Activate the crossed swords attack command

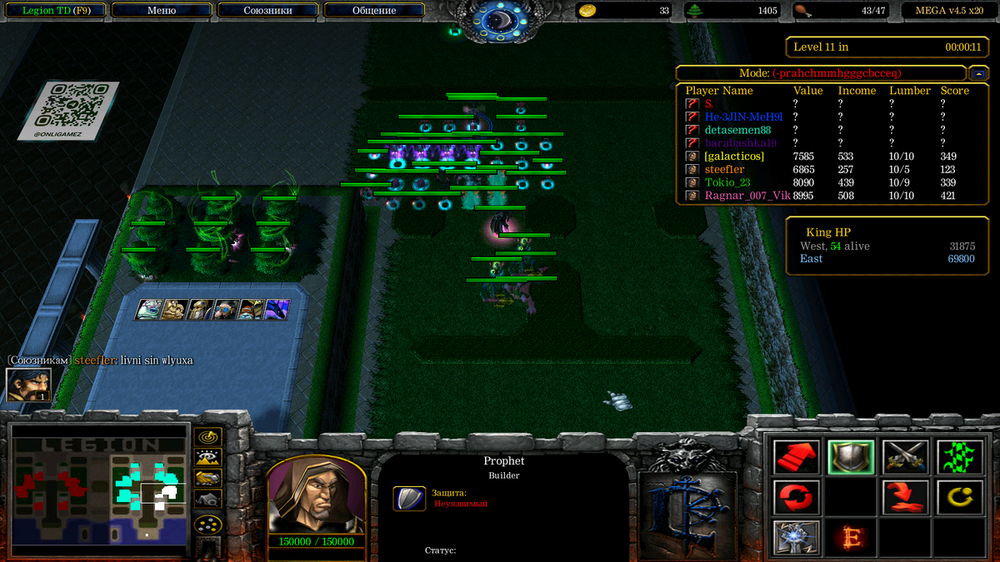(905, 457)
